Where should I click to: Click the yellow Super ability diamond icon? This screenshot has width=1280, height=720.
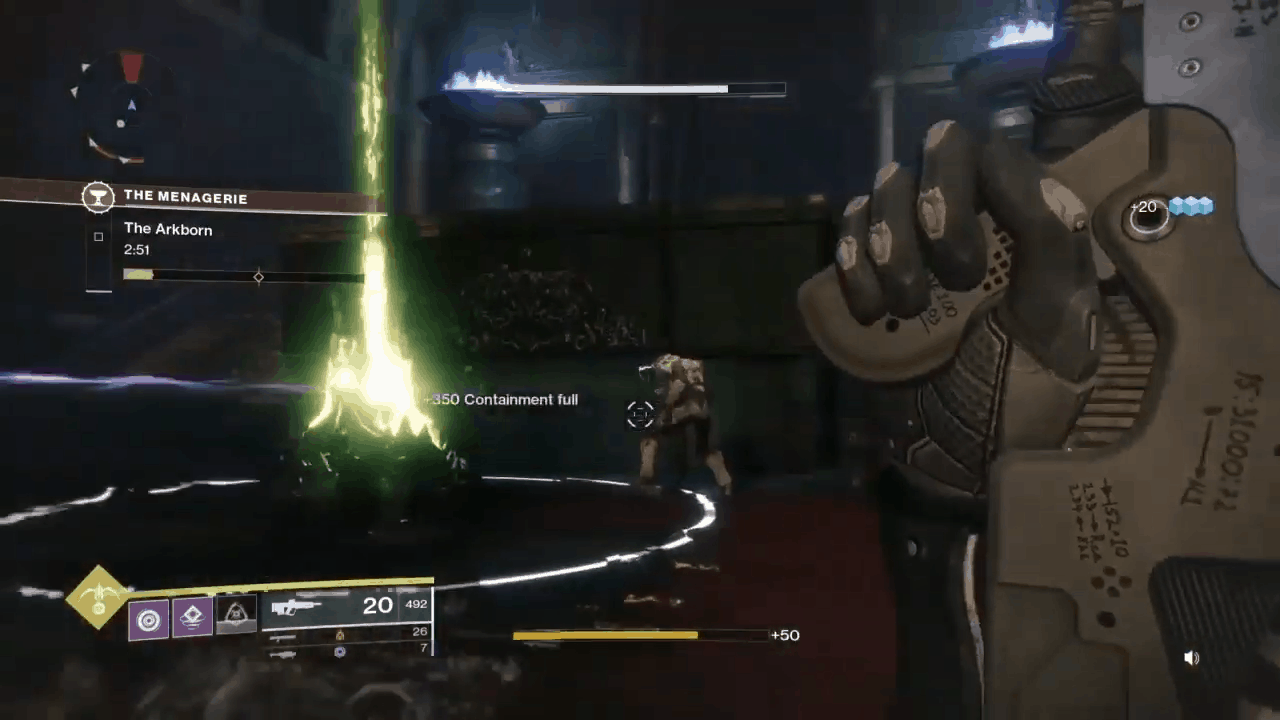[x=98, y=600]
